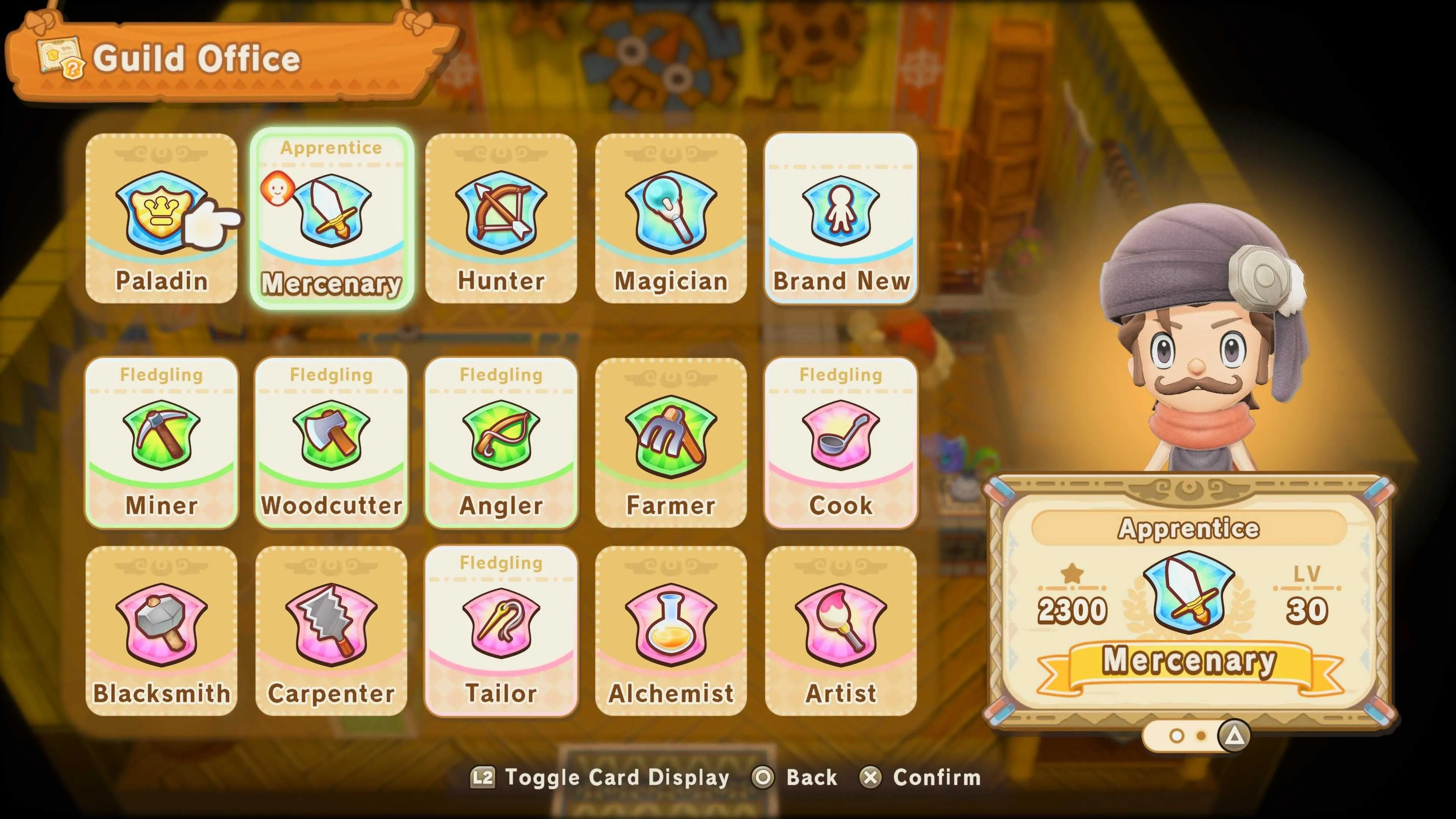The image size is (1456, 819).
Task: Pick the Woodcutter life card
Action: click(331, 442)
